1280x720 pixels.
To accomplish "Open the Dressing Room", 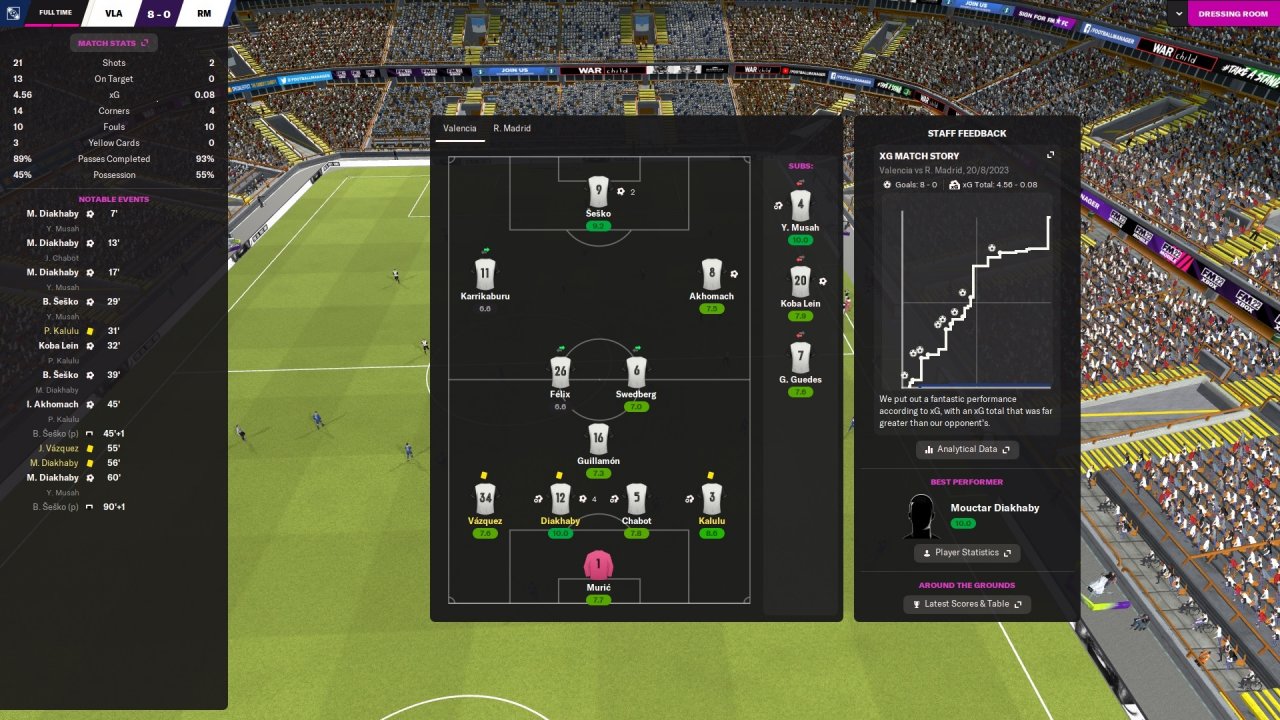I will (x=1233, y=14).
